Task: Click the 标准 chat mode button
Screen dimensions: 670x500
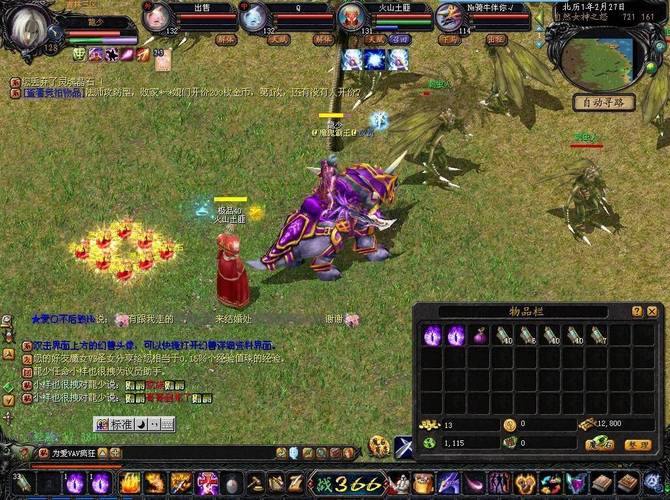Action: coord(121,424)
